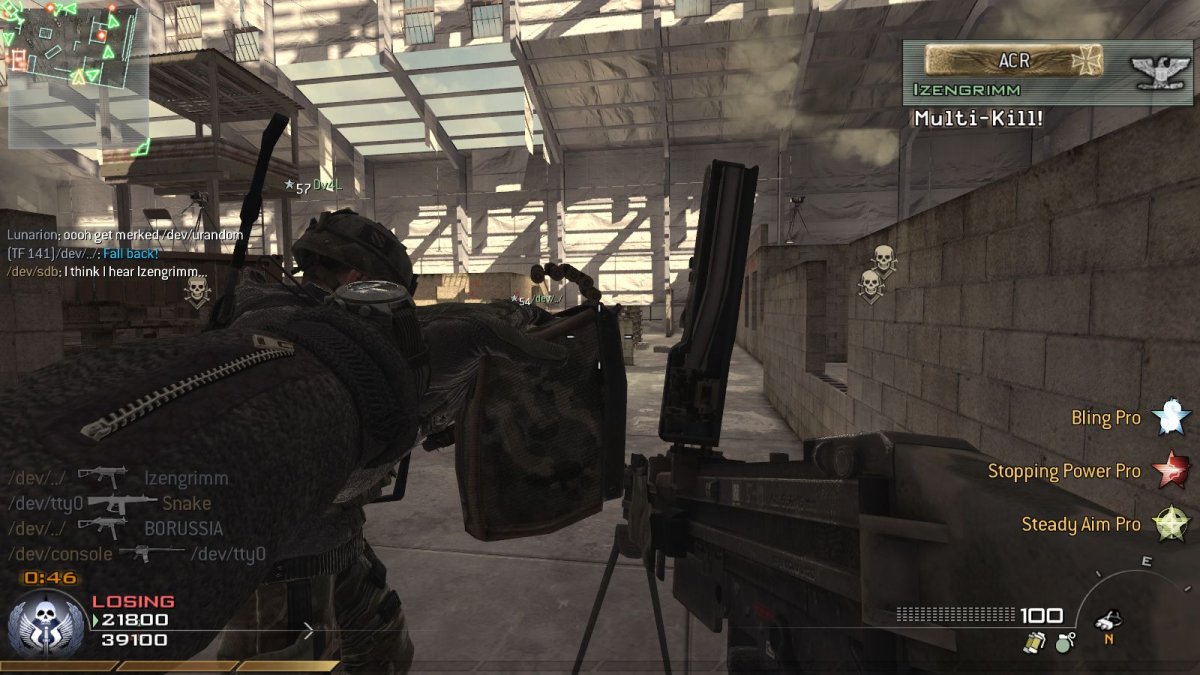Click the killstreak icon above the N marker

tap(1107, 620)
